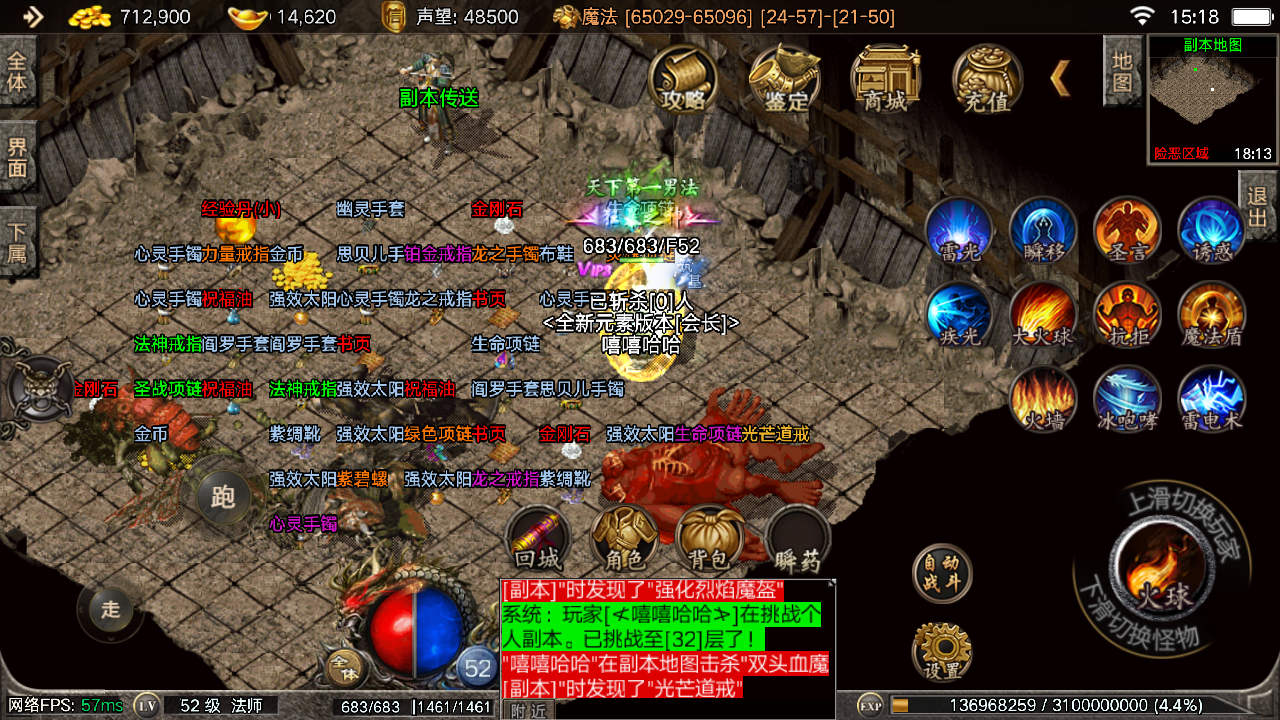Use the 魔法盾 magic shield skill
The height and width of the screenshot is (720, 1280).
click(x=1212, y=316)
